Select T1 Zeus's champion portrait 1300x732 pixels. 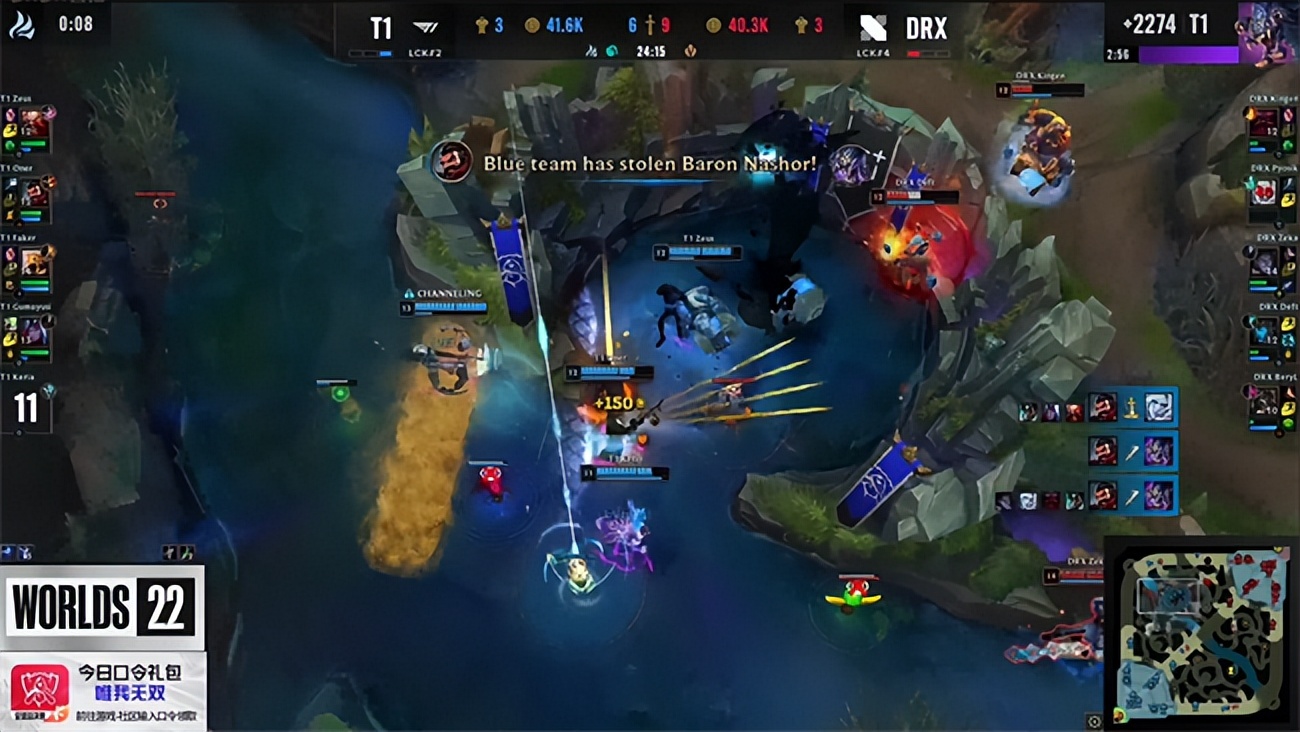click(33, 124)
